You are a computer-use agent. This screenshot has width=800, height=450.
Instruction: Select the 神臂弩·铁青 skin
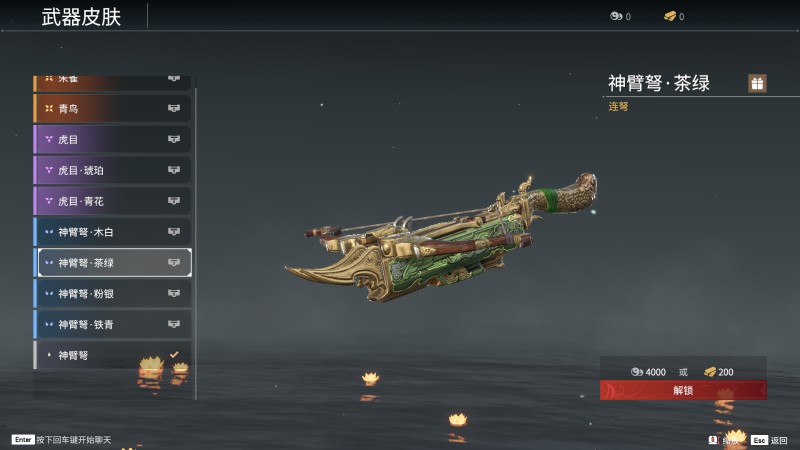112,324
